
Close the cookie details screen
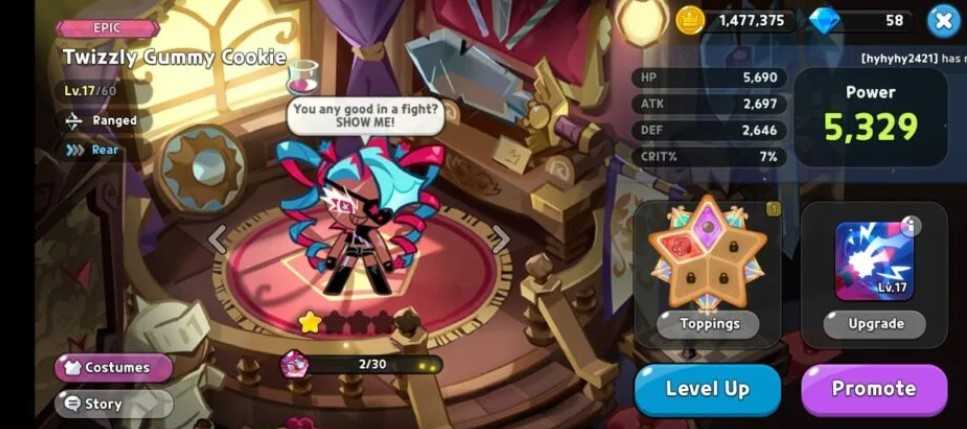[943, 20]
